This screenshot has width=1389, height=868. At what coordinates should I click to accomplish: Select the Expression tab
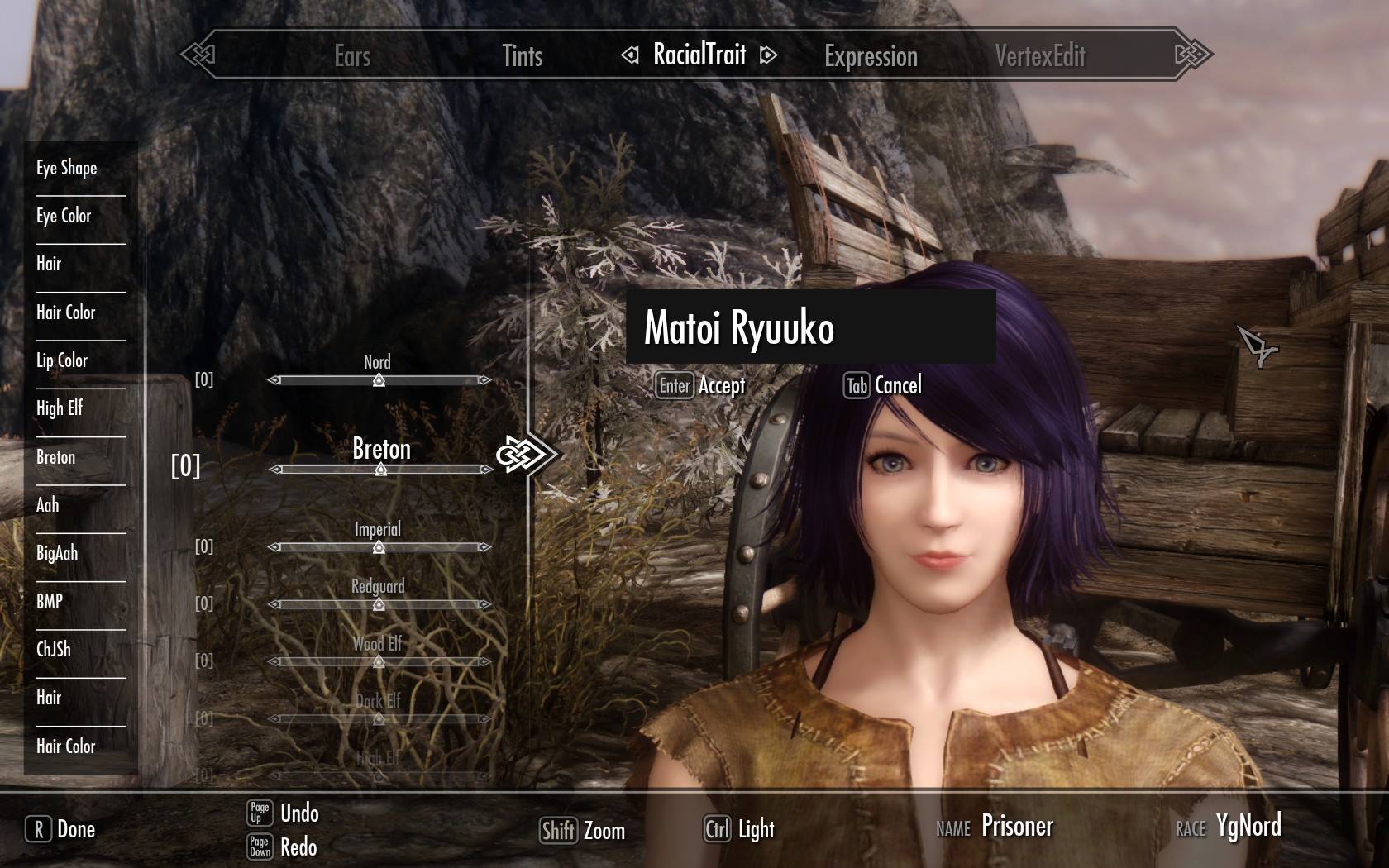click(x=871, y=56)
